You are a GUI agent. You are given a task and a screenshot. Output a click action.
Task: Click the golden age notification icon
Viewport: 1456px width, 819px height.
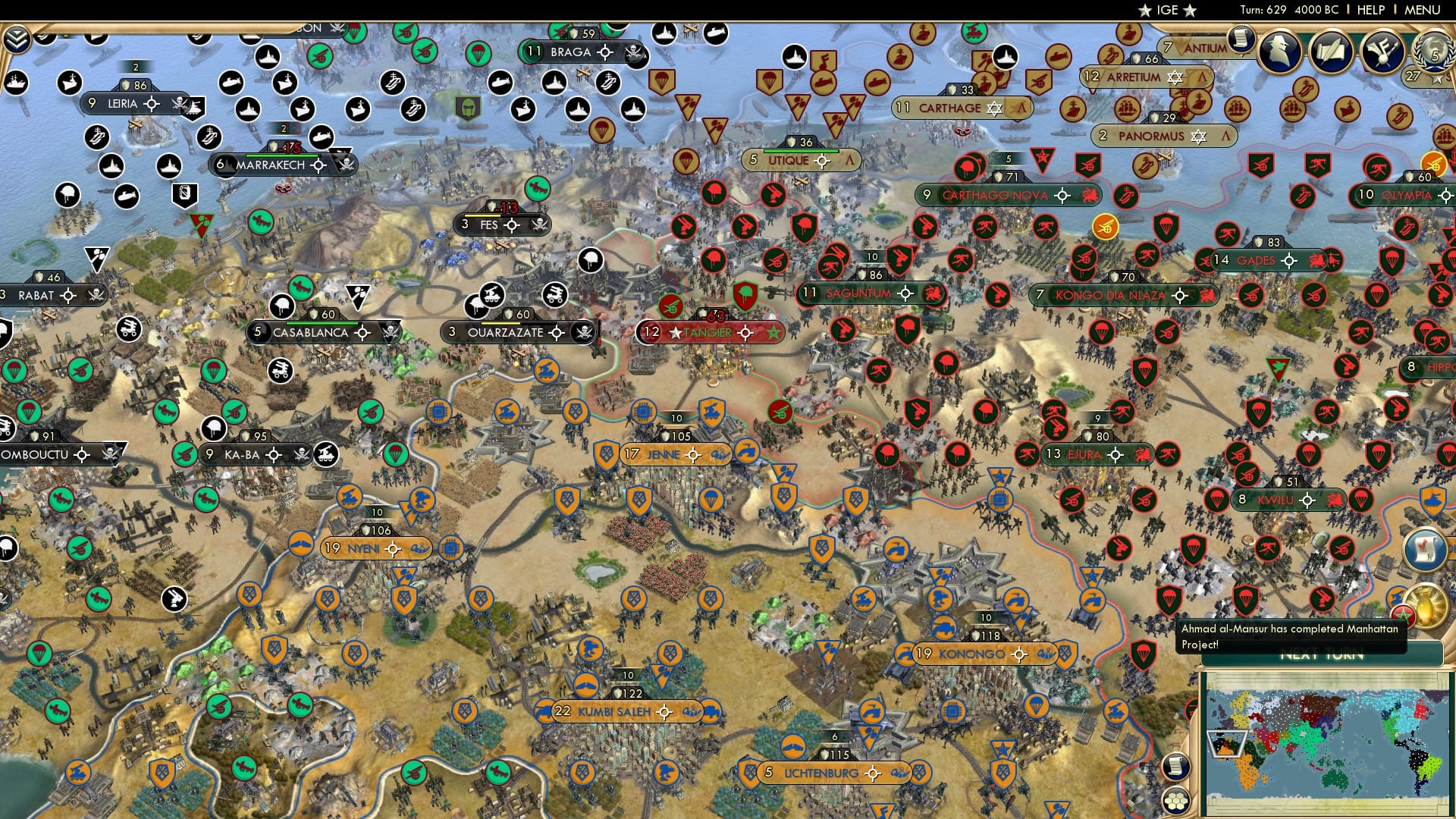pyautogui.click(x=1424, y=604)
